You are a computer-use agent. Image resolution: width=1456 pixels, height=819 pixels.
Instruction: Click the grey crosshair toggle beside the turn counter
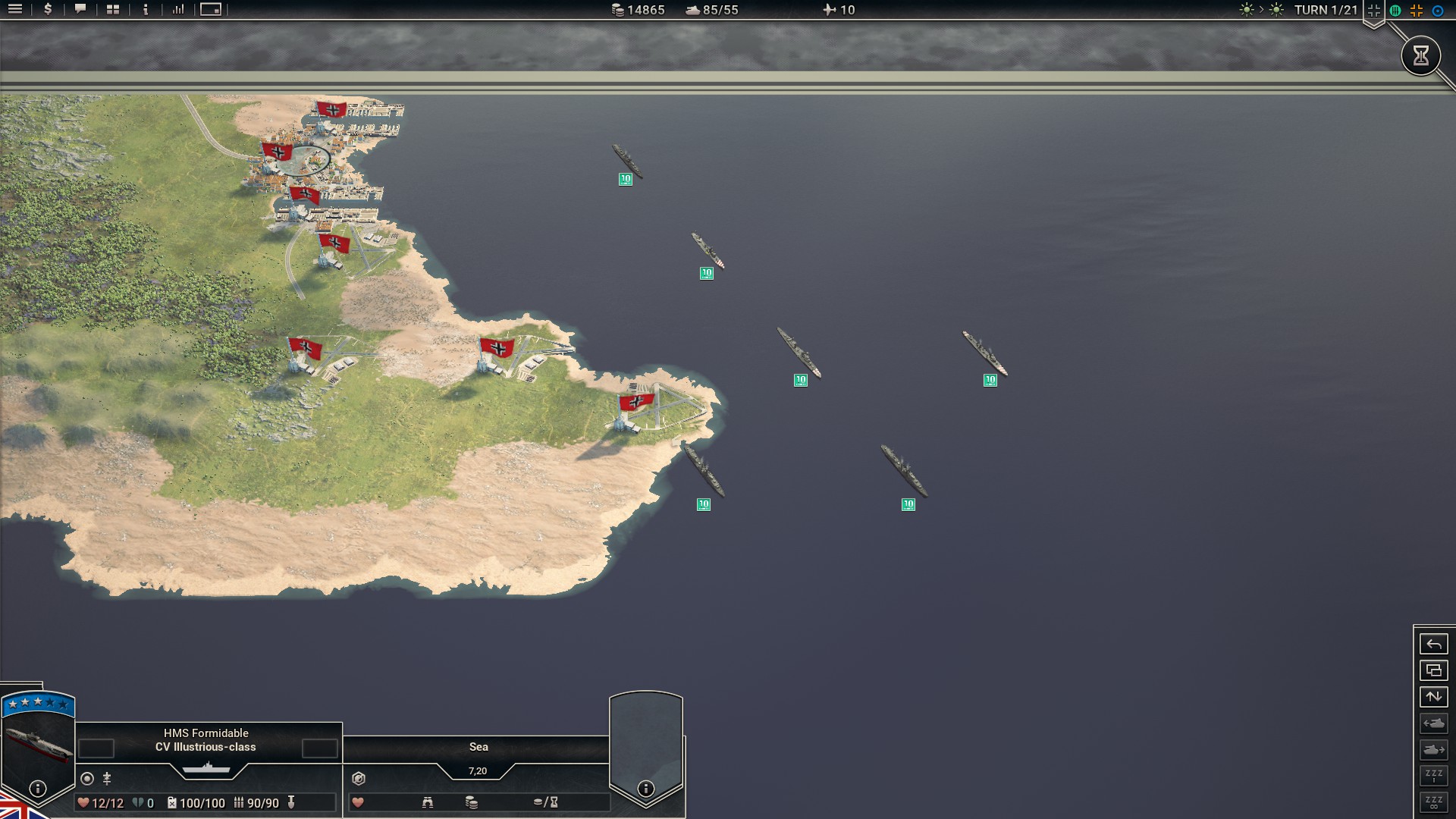pos(1373,11)
